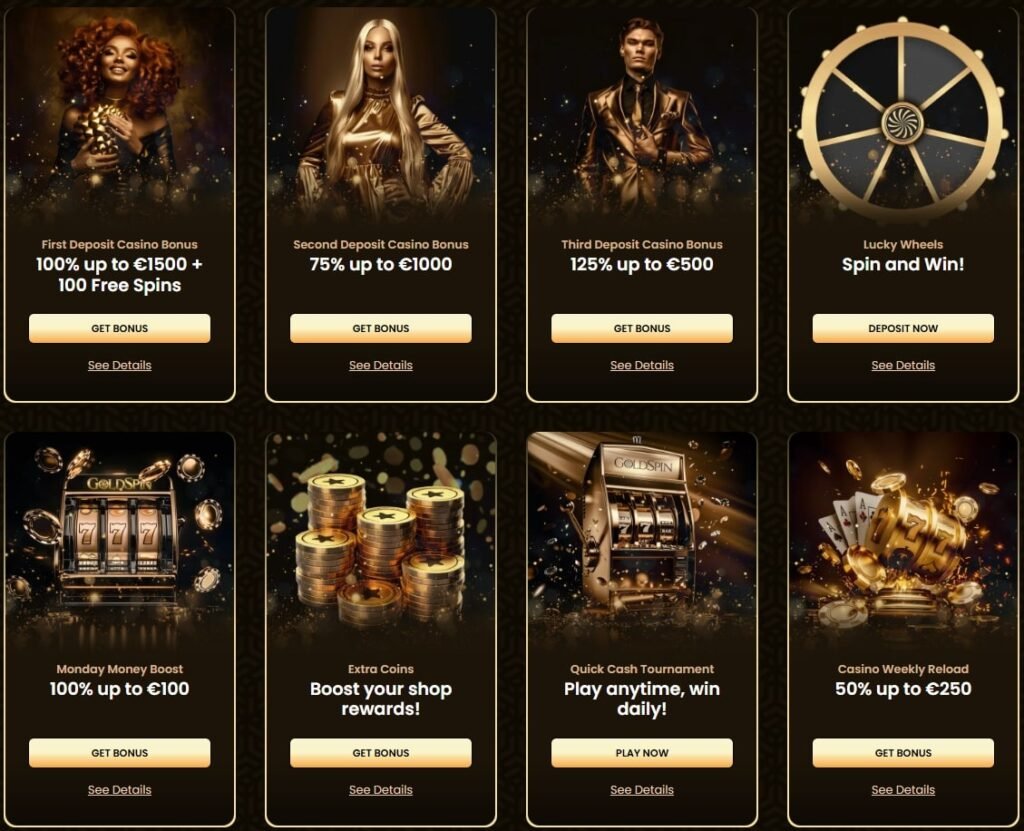The height and width of the screenshot is (831, 1024).
Task: Play now in the Quick Cash Tournament
Action: [x=641, y=753]
